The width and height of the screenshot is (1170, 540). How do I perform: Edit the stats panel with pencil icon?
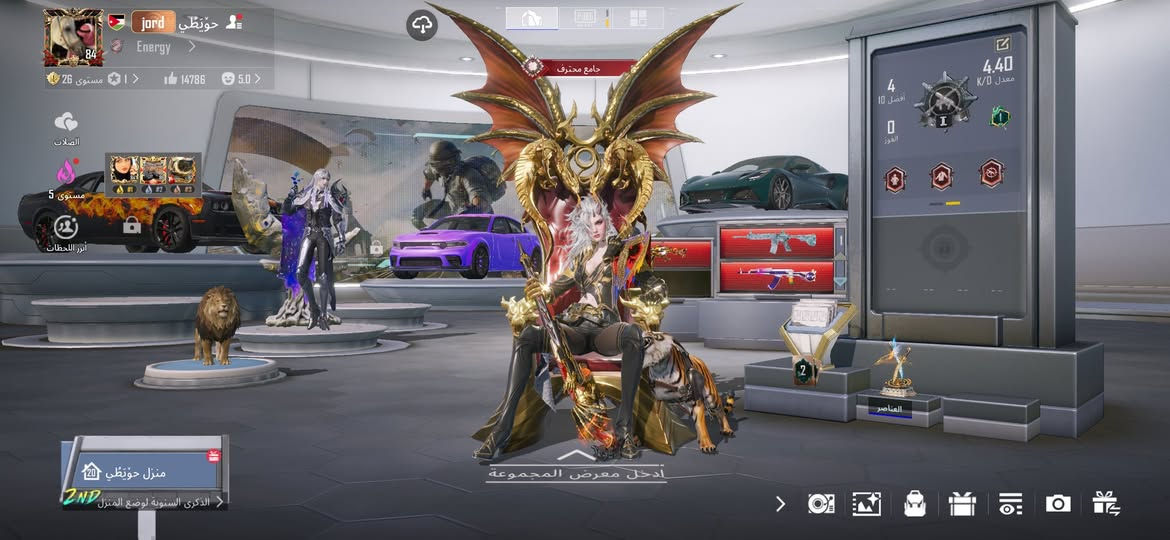(x=1002, y=44)
